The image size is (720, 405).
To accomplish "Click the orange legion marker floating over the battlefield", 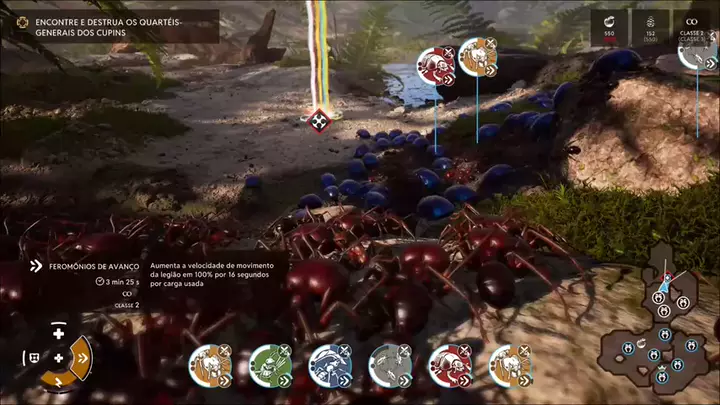I will pos(478,58).
